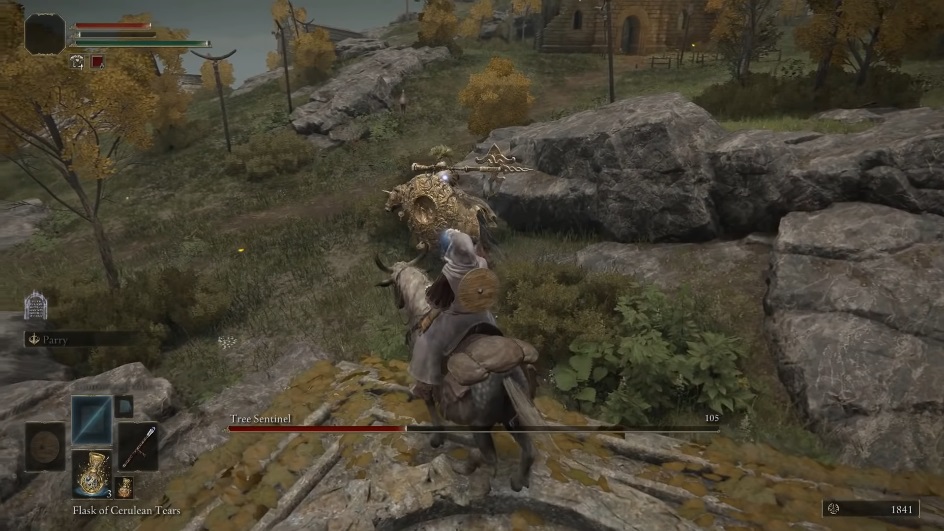Click the blue spell memory slot

click(91, 419)
